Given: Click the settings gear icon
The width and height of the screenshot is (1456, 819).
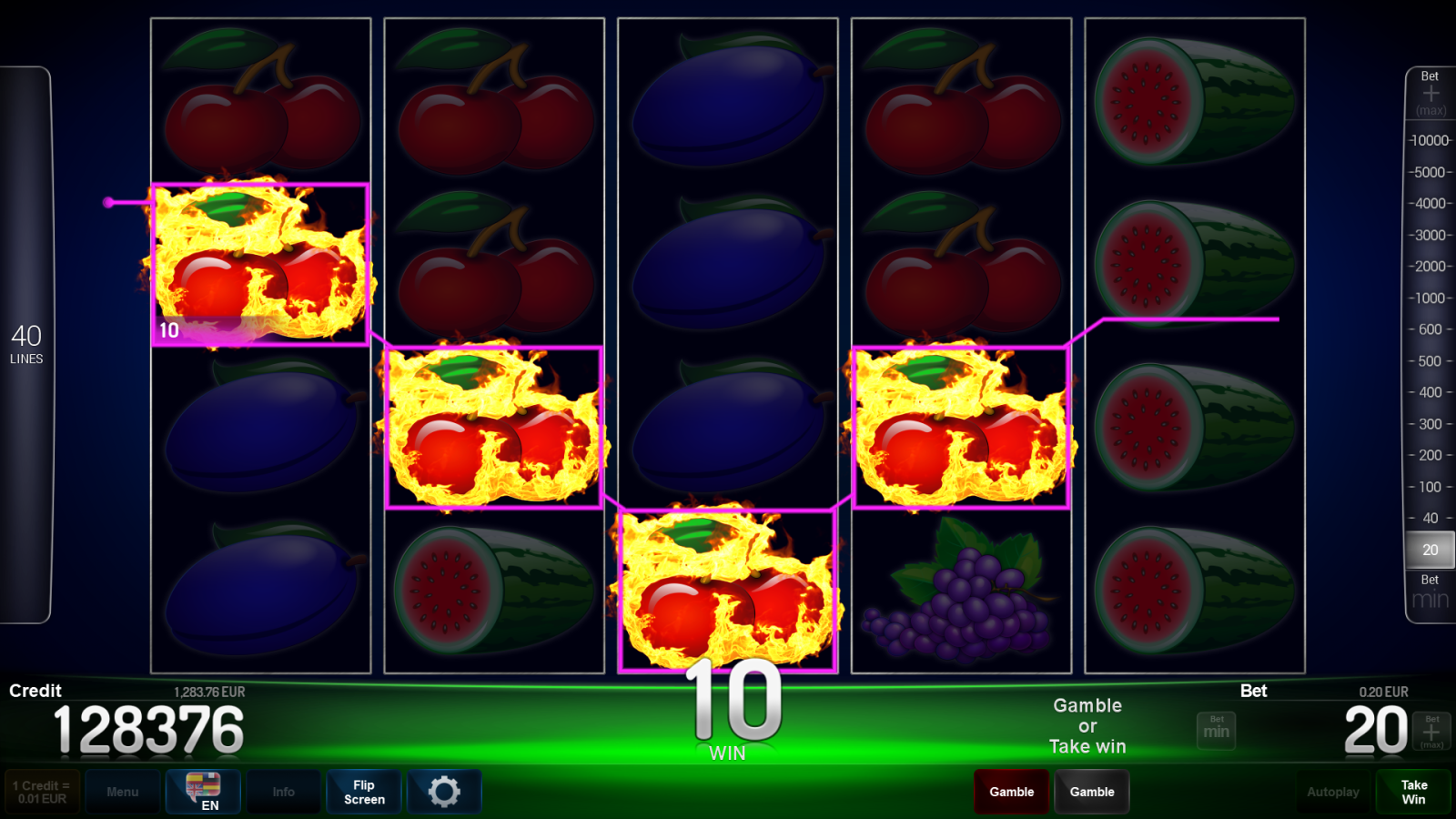Looking at the screenshot, I should click(444, 791).
